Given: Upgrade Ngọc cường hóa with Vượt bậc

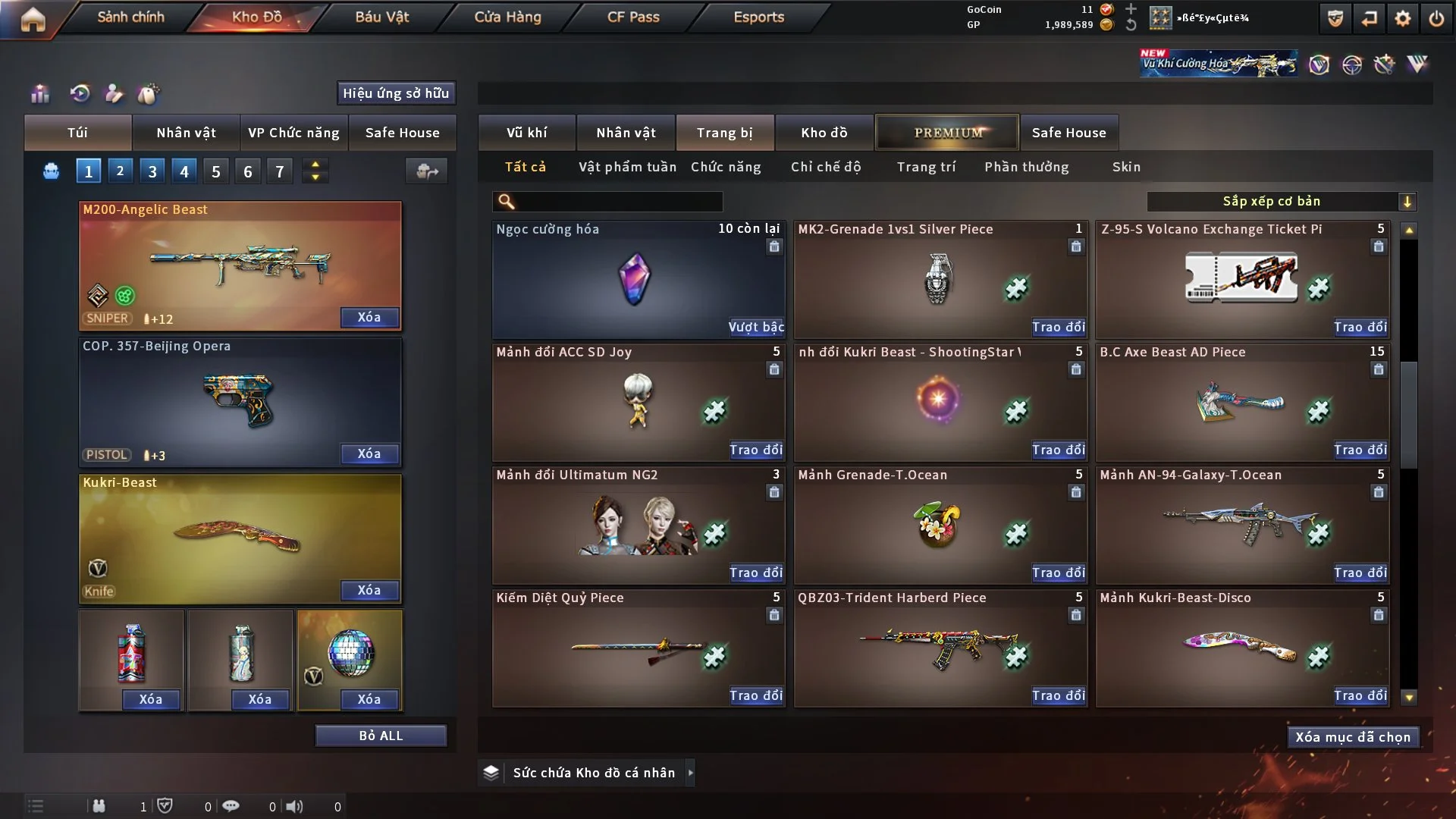Looking at the screenshot, I should point(756,327).
